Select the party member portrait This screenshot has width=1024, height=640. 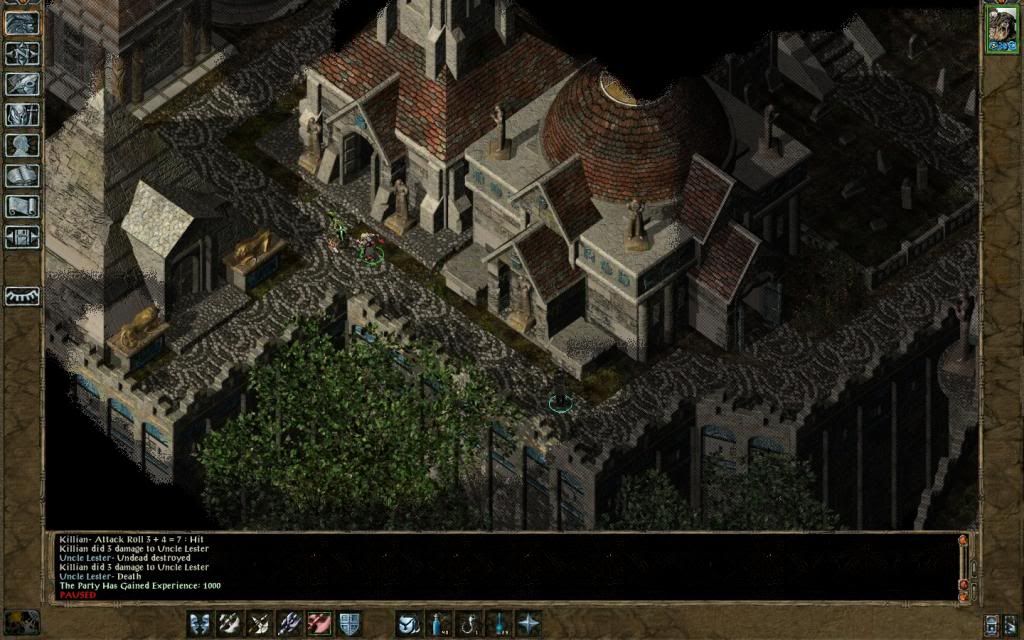coord(1000,26)
